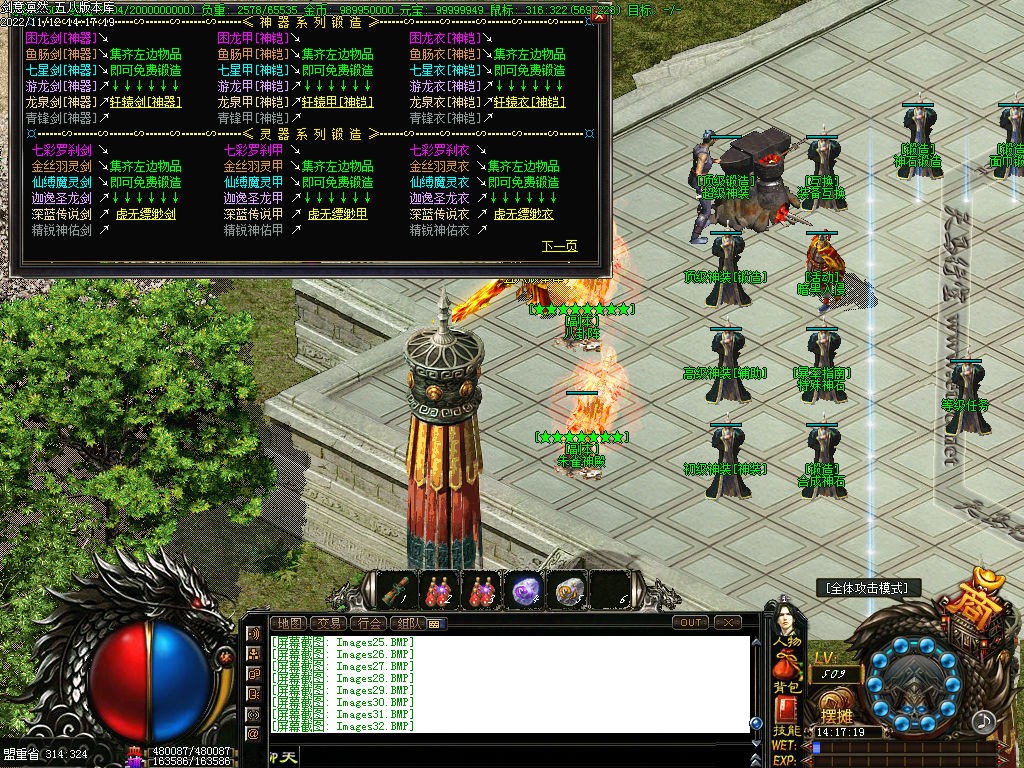The height and width of the screenshot is (768, 1024).
Task: Forge the 轩辕剑[神器] link
Action: click(145, 102)
